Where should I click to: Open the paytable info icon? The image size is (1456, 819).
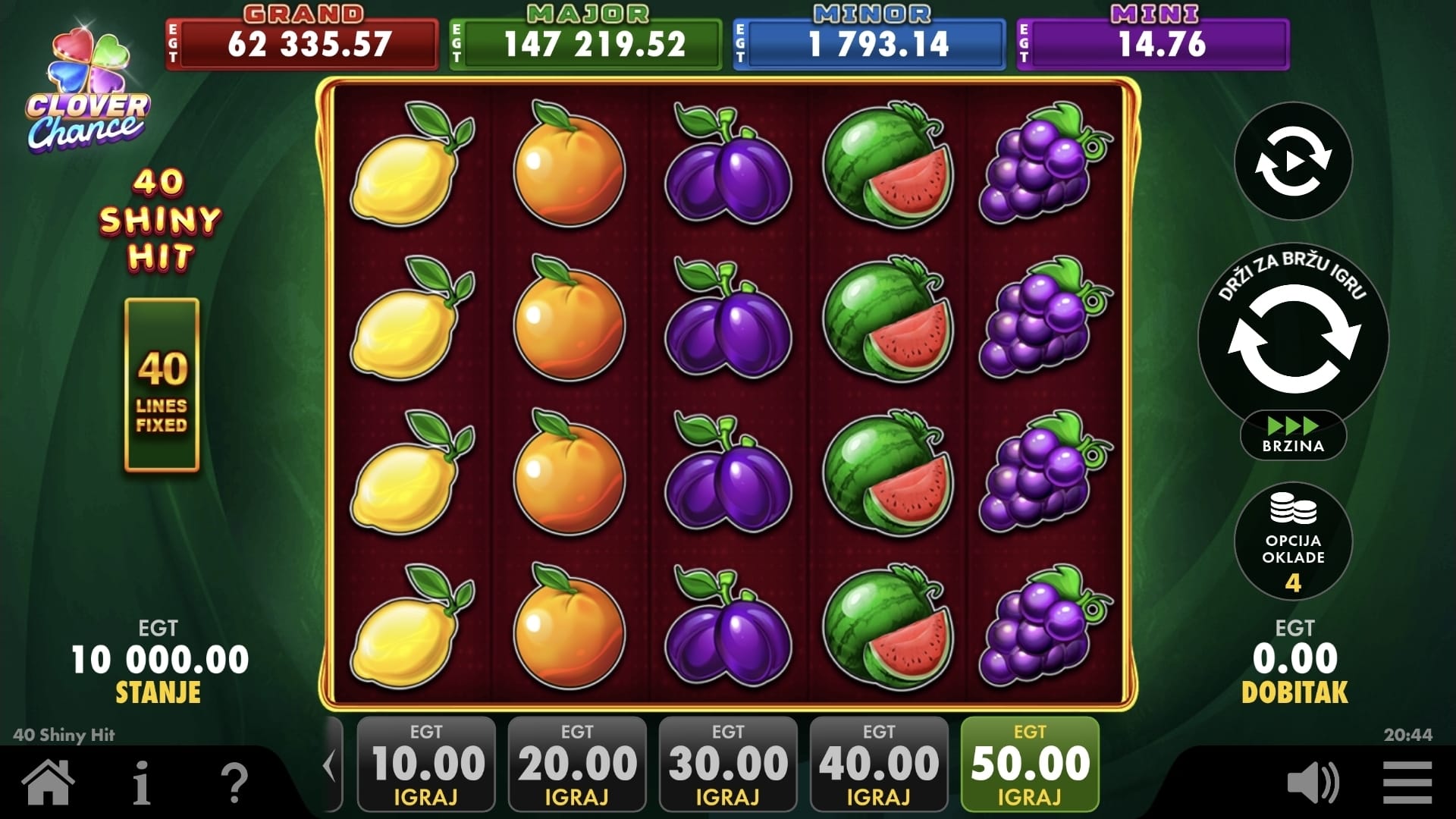[x=142, y=783]
